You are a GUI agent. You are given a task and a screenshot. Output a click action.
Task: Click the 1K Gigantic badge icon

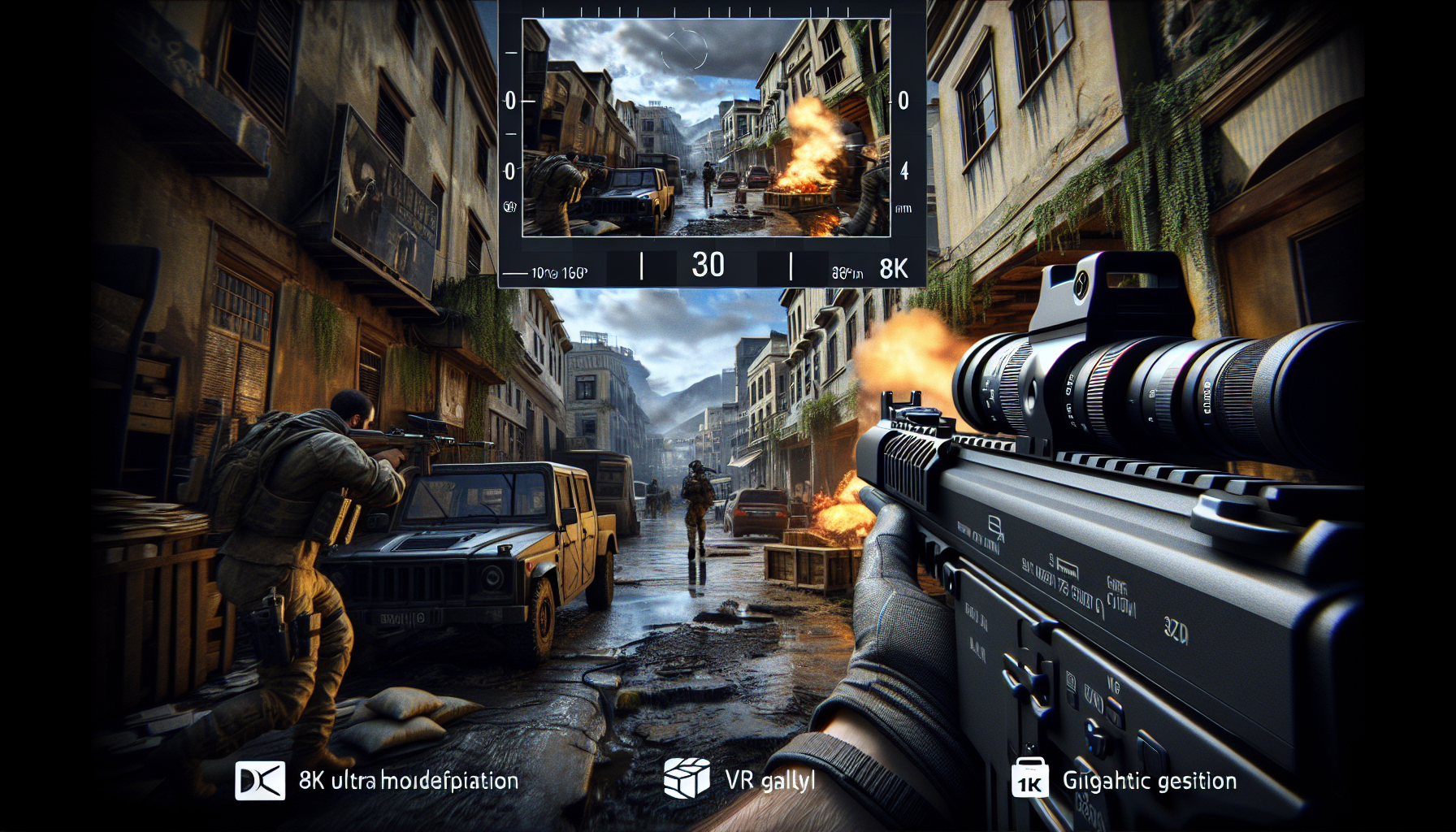(1030, 780)
